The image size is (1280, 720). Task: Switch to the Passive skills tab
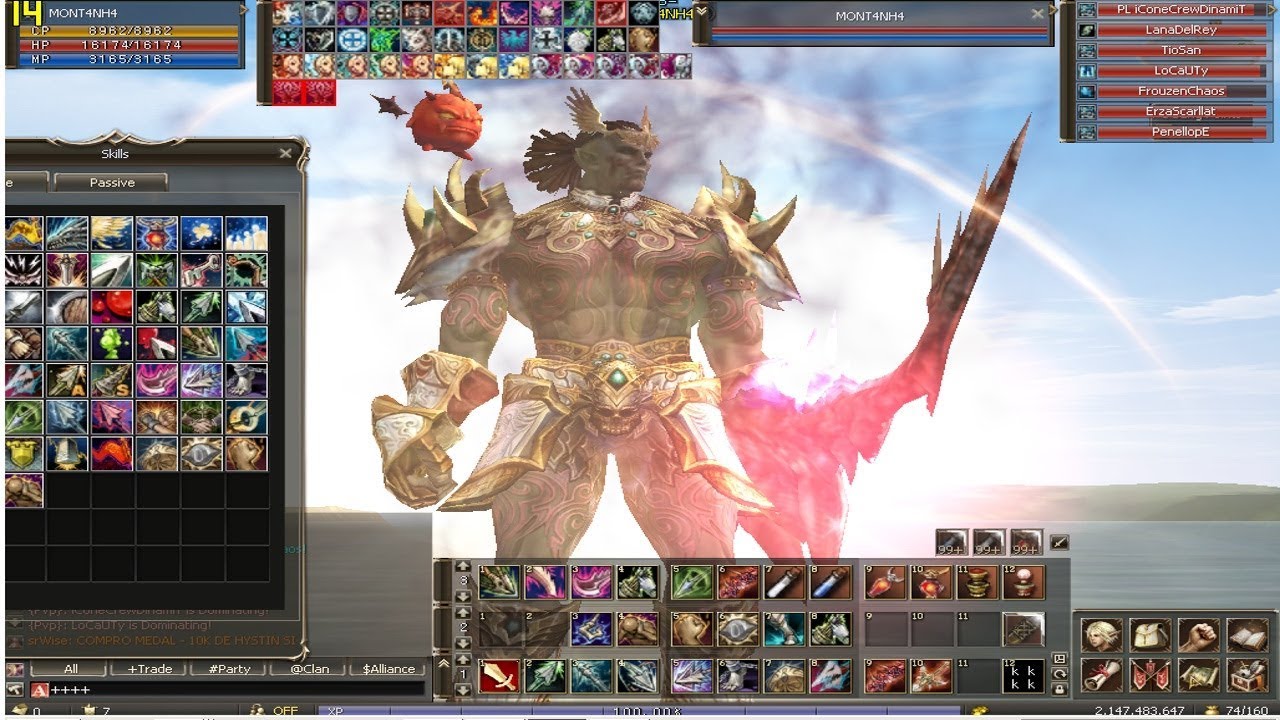[111, 182]
